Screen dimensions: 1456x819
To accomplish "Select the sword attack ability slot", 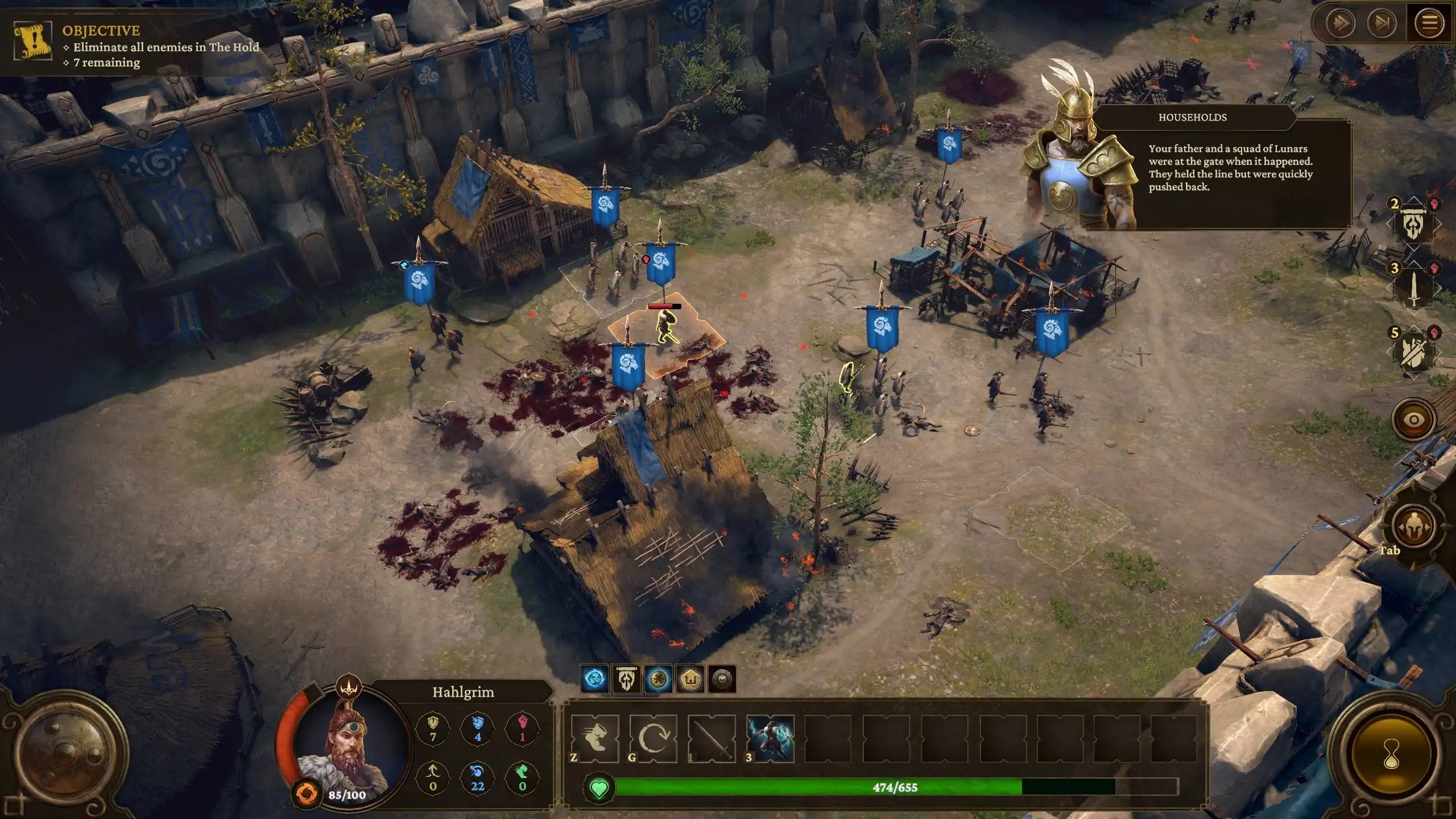I will (x=712, y=738).
